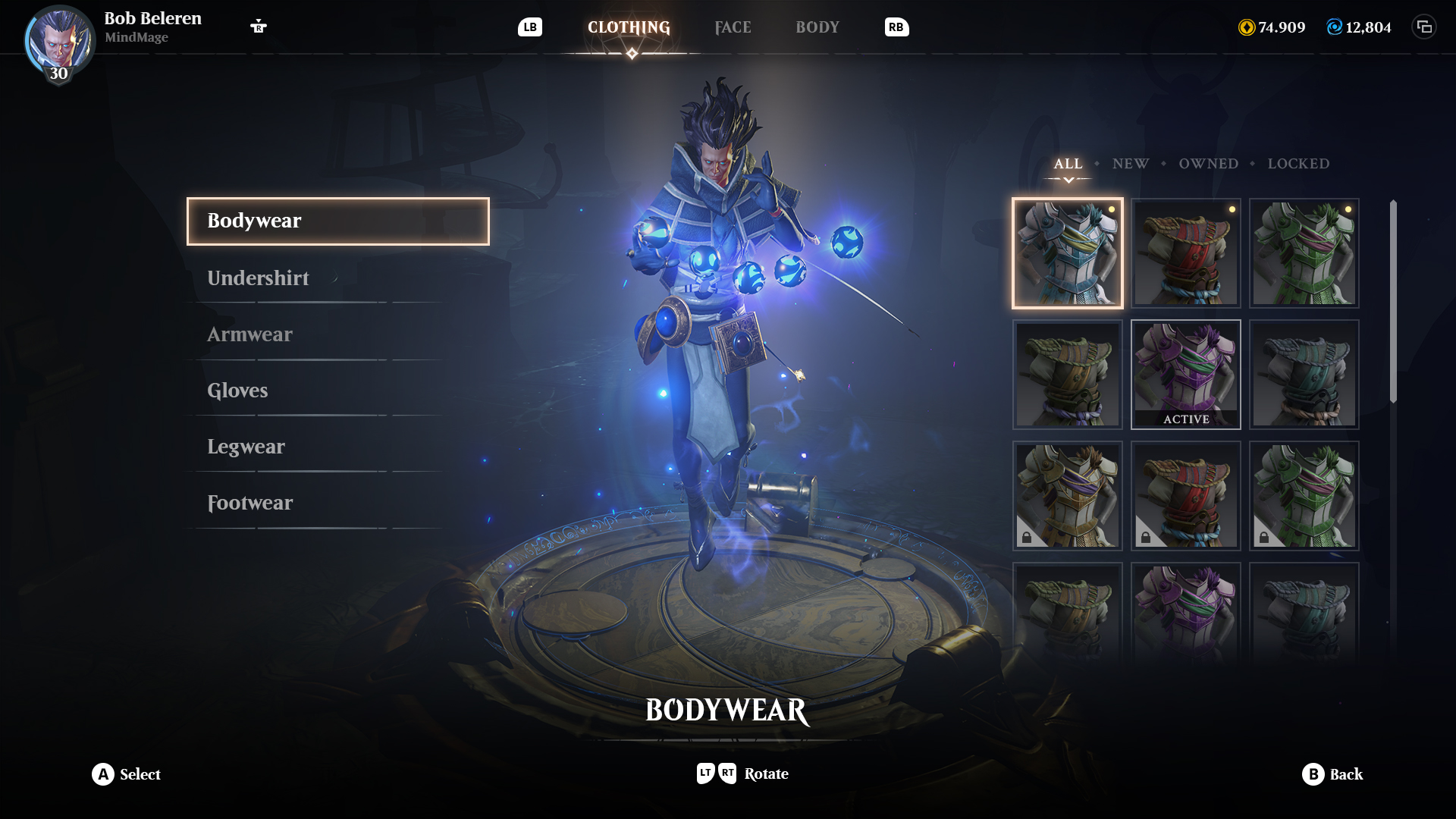Go to the Gloves category
This screenshot has height=819, width=1456.
click(237, 391)
